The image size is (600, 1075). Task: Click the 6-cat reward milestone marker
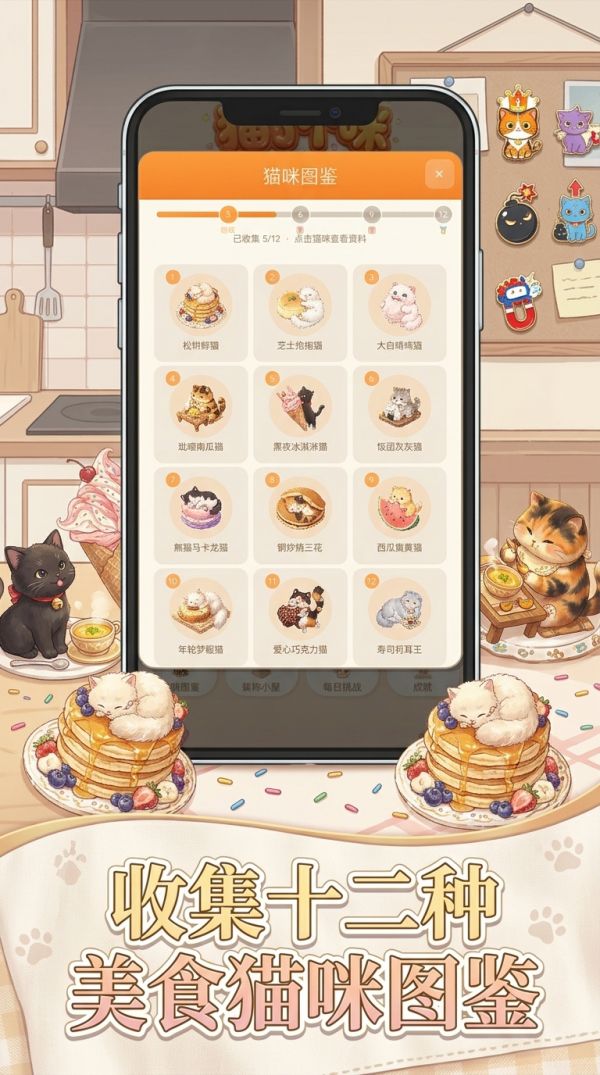coord(299,214)
